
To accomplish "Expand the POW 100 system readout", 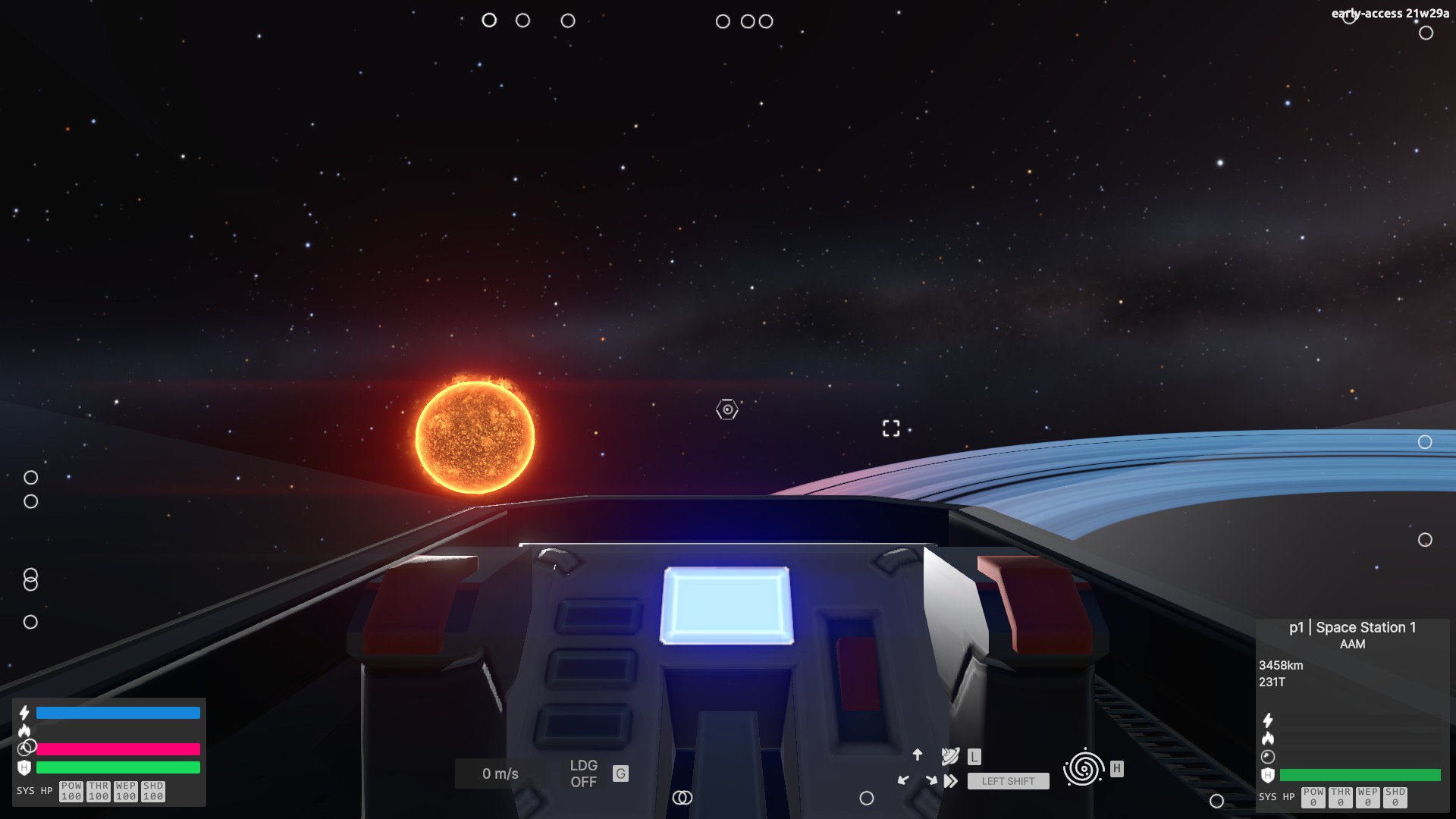I will tap(71, 791).
